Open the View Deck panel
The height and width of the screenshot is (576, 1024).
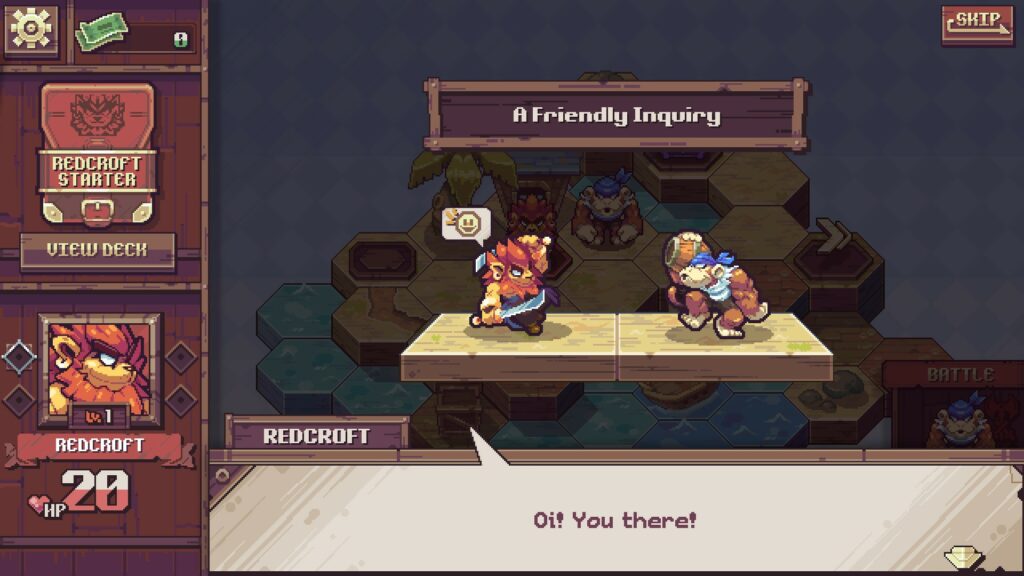(x=97, y=250)
